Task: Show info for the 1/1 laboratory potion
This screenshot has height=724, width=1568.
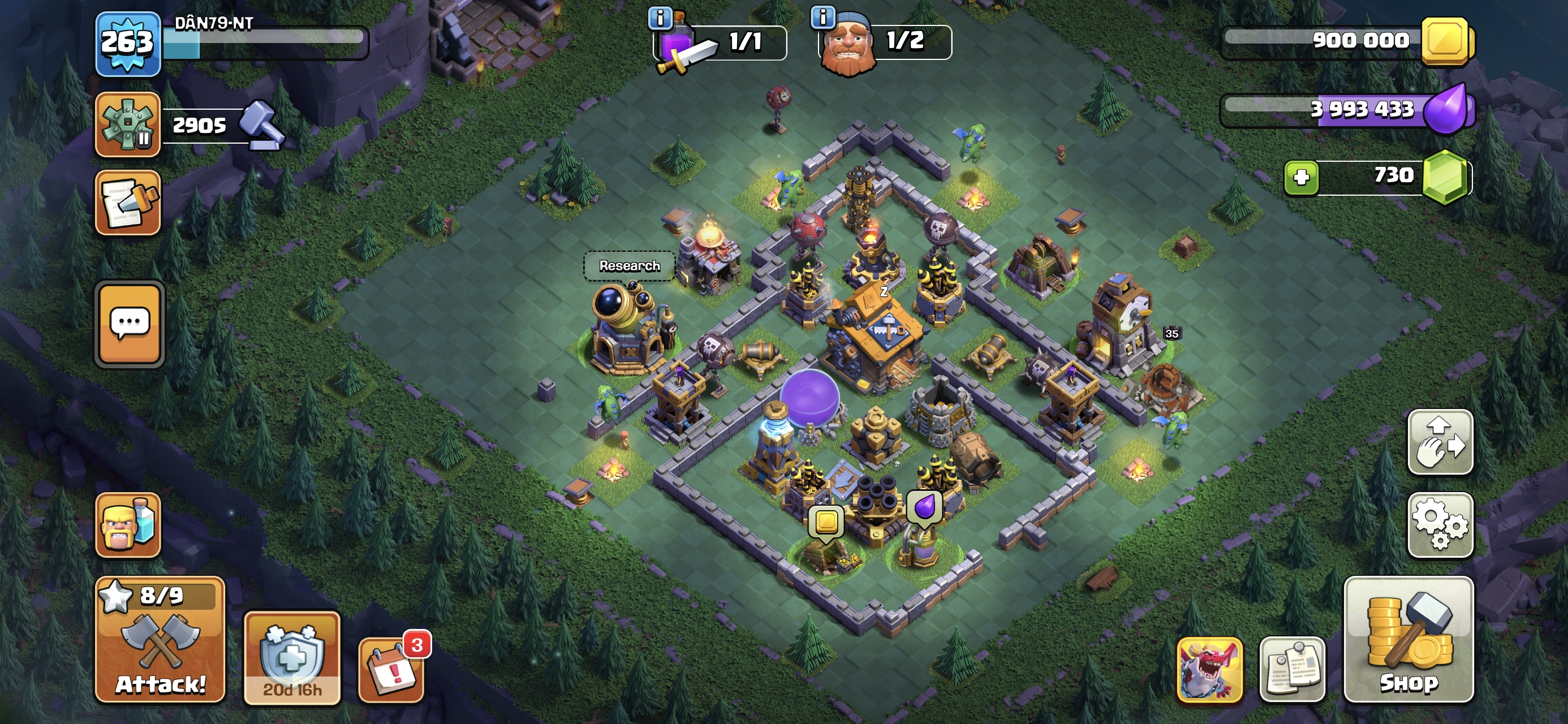Action: 660,18
